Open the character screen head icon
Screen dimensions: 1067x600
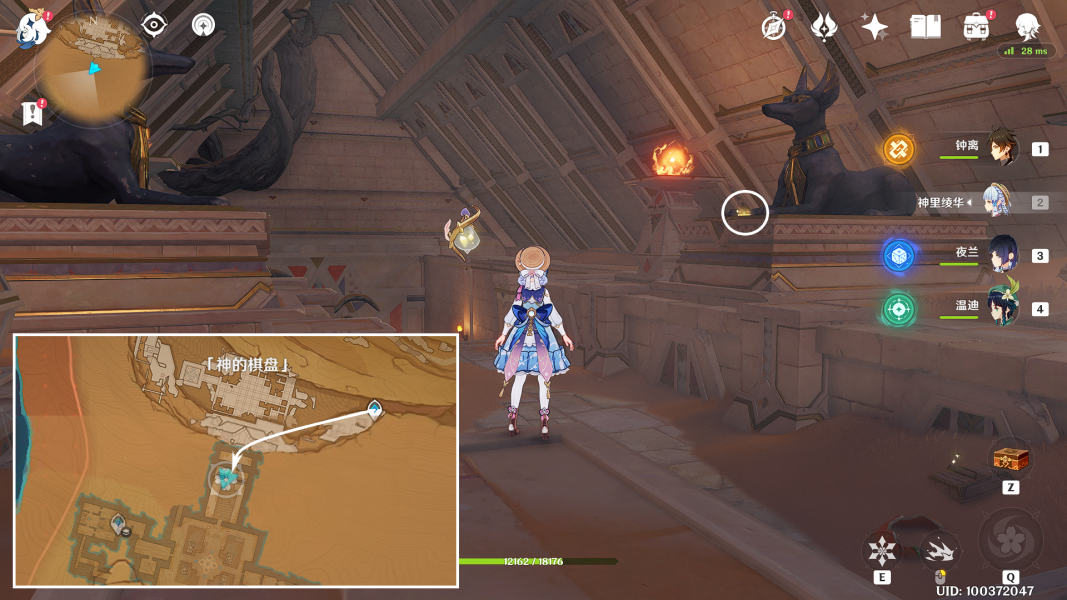[1027, 27]
